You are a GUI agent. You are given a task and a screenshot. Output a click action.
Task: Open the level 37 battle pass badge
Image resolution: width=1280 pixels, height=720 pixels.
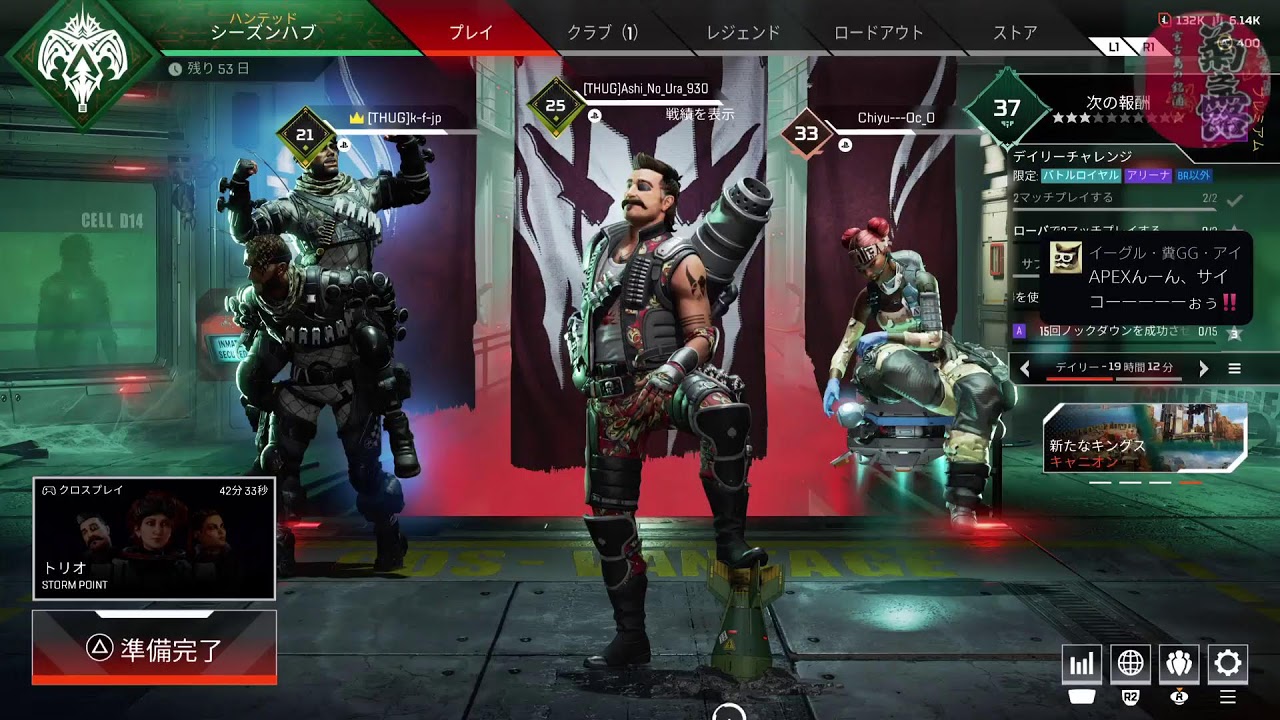click(x=1006, y=108)
